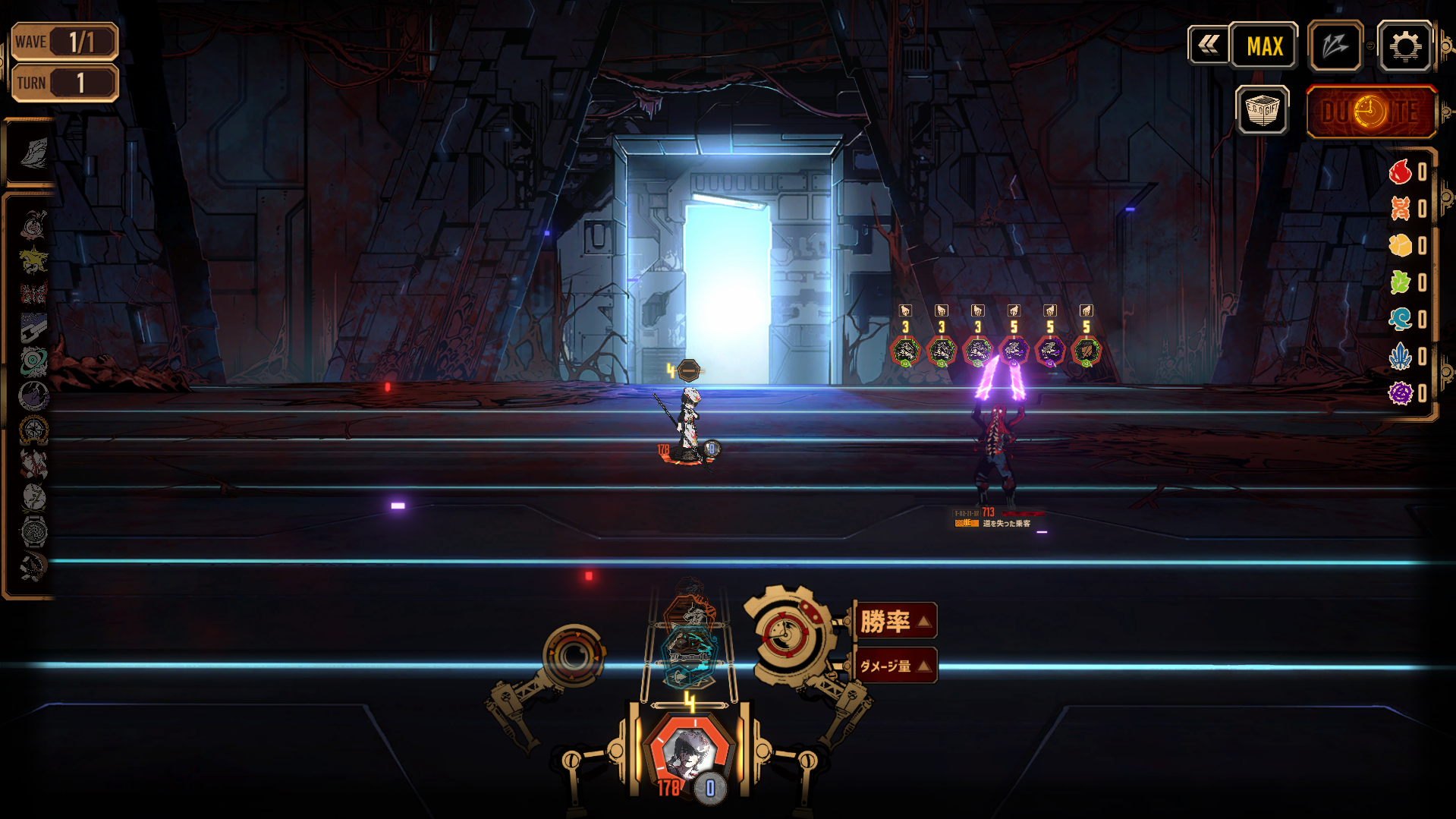The height and width of the screenshot is (819, 1456).
Task: Open the E.G.O Gift box
Action: point(1262,111)
